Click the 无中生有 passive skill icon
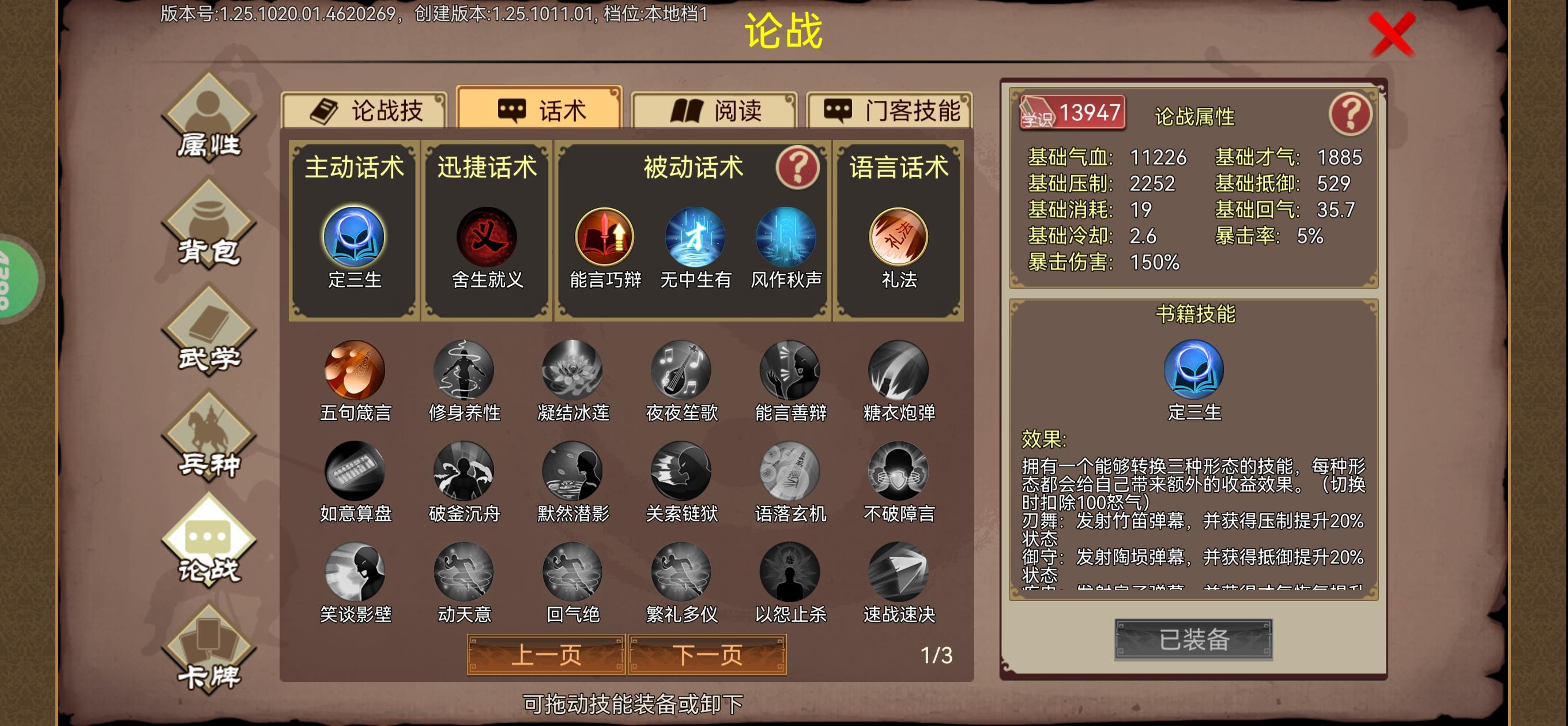This screenshot has height=726, width=1568. click(694, 239)
